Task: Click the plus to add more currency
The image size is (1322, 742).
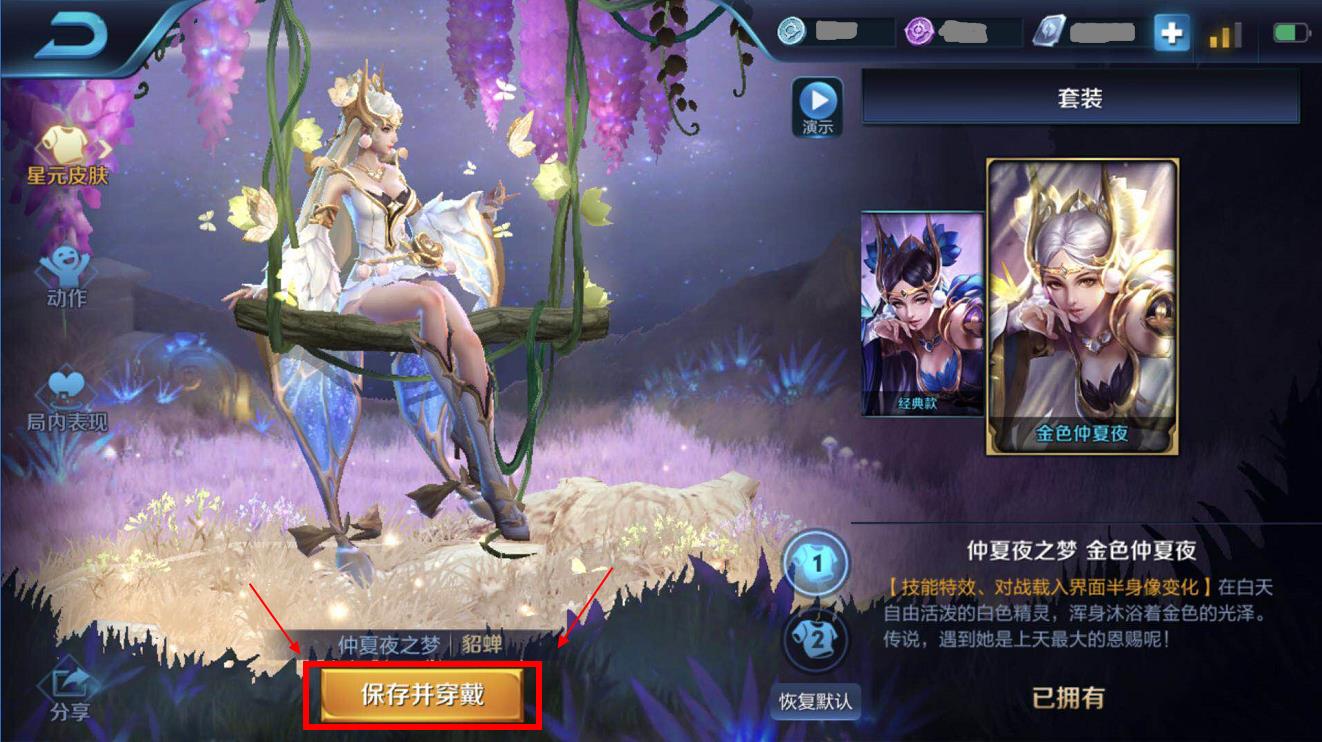Action: (1172, 33)
